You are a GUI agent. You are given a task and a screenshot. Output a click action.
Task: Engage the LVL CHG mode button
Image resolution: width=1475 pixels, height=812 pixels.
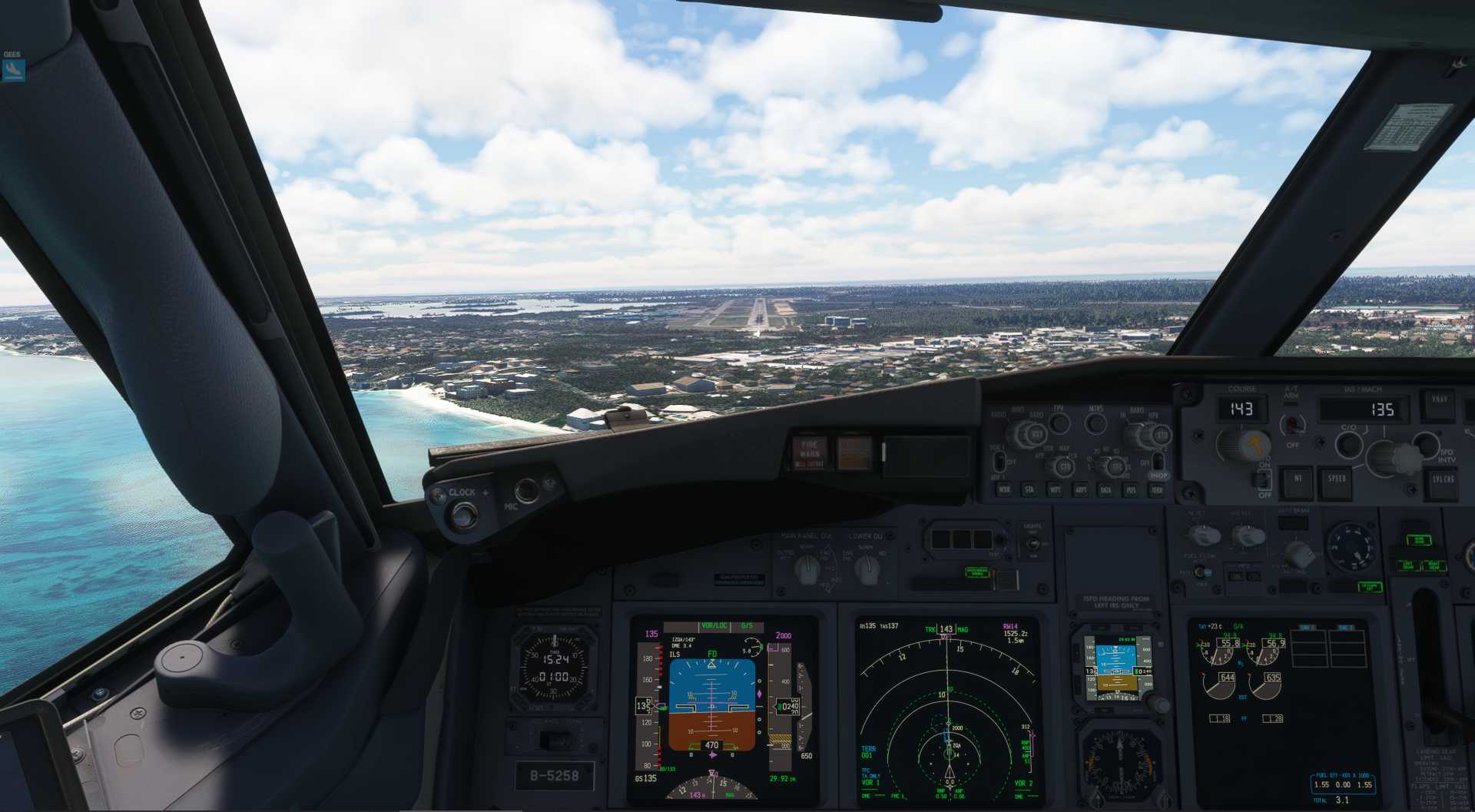pyautogui.click(x=1443, y=479)
